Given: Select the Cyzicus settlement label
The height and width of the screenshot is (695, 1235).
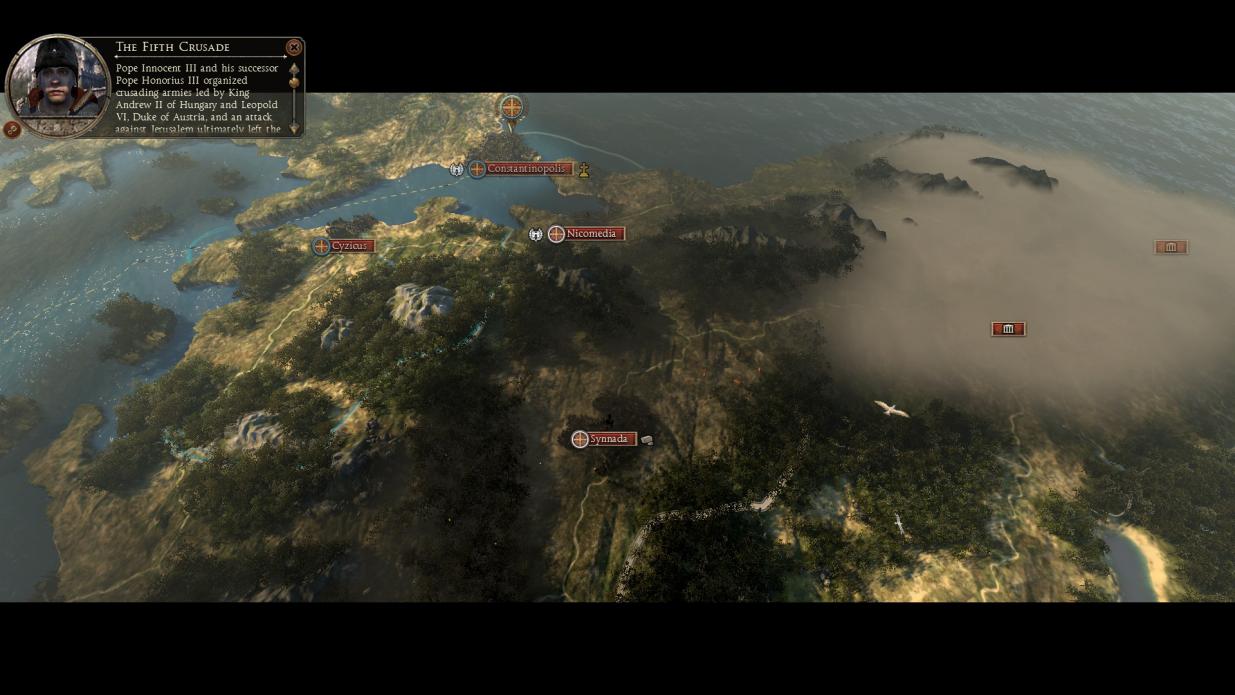Looking at the screenshot, I should [349, 246].
